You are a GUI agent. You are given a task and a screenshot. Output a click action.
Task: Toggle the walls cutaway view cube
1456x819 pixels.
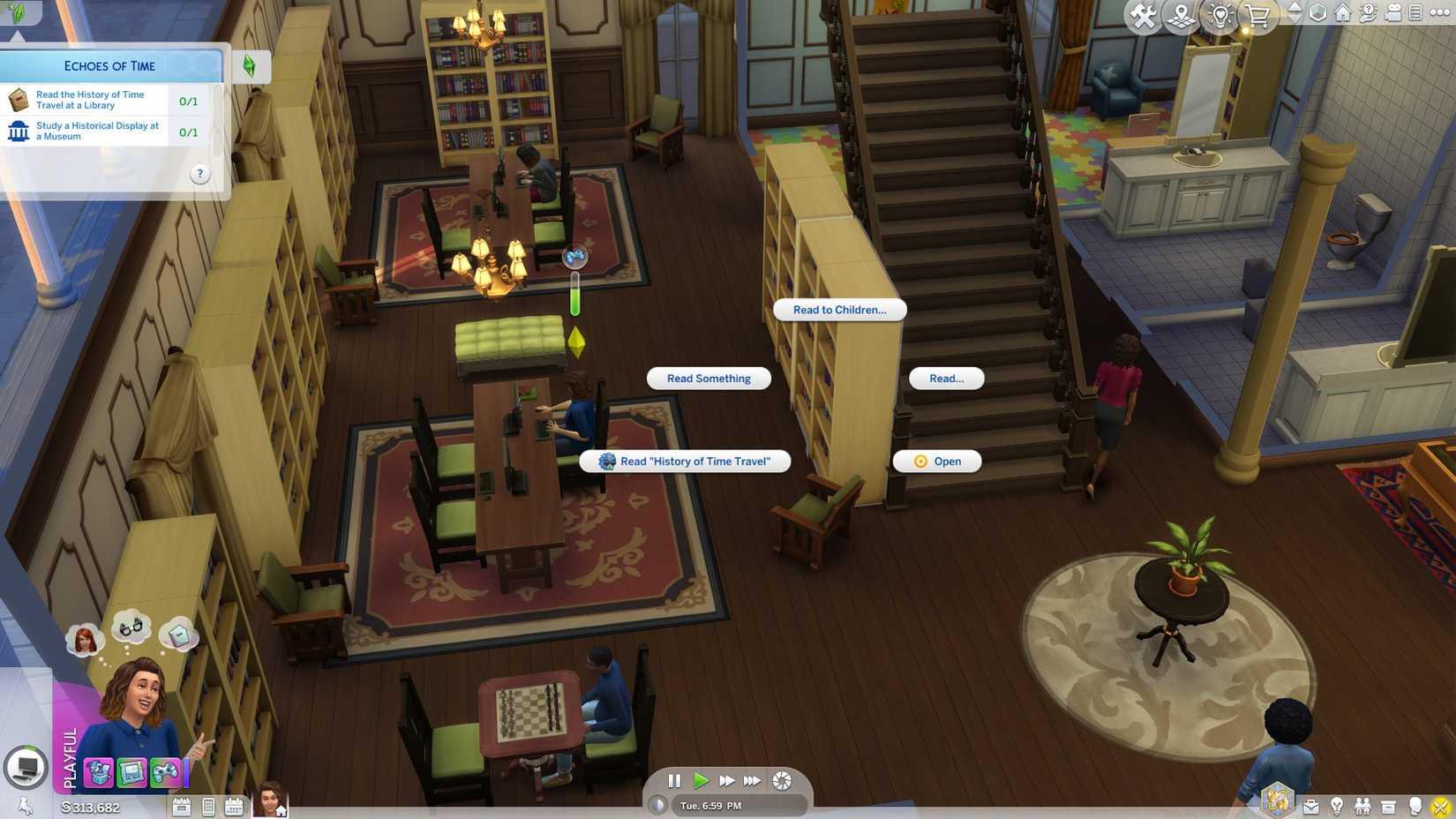click(x=1317, y=13)
